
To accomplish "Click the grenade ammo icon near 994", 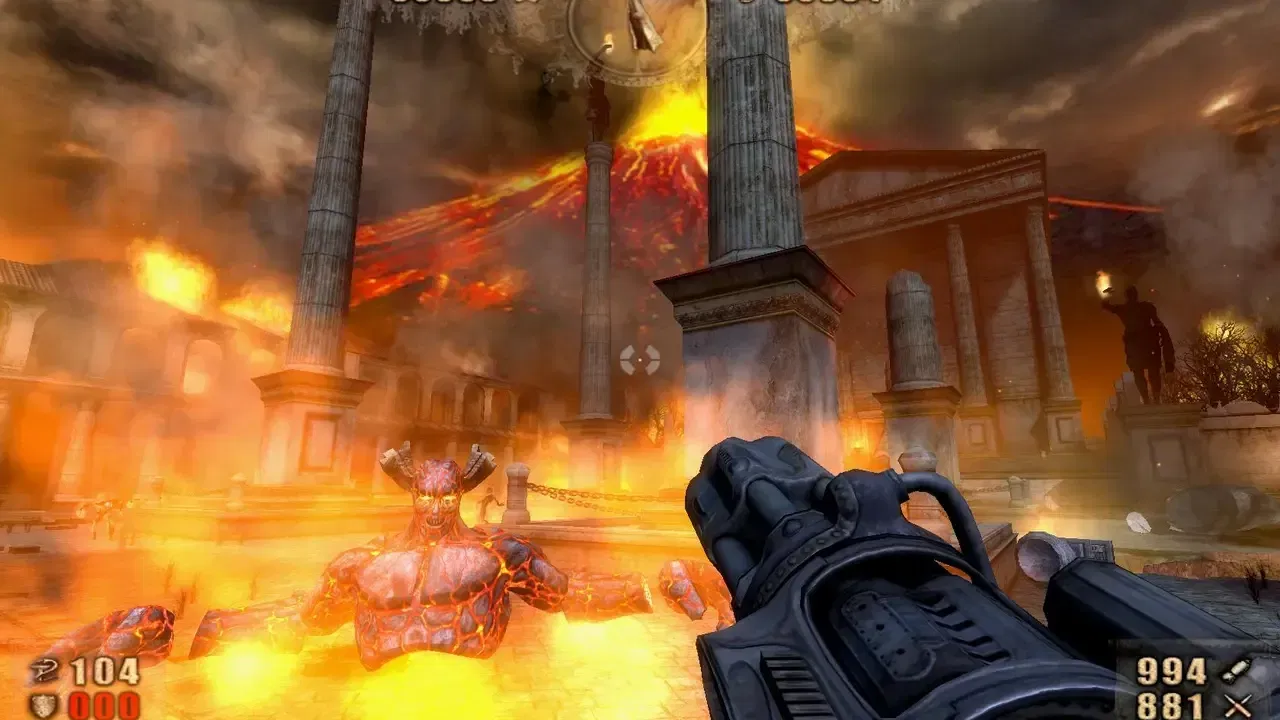I will coord(1235,672).
